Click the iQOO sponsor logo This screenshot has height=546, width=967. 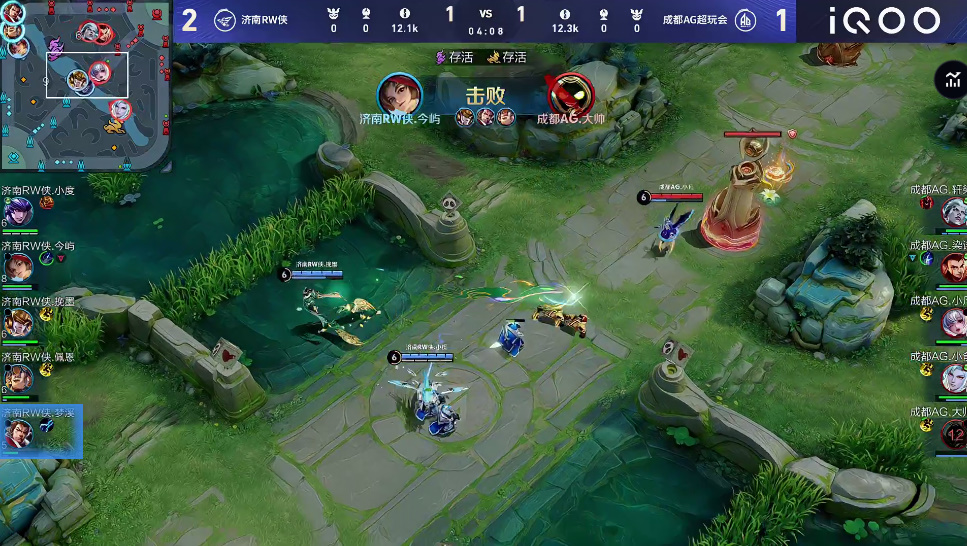click(882, 20)
